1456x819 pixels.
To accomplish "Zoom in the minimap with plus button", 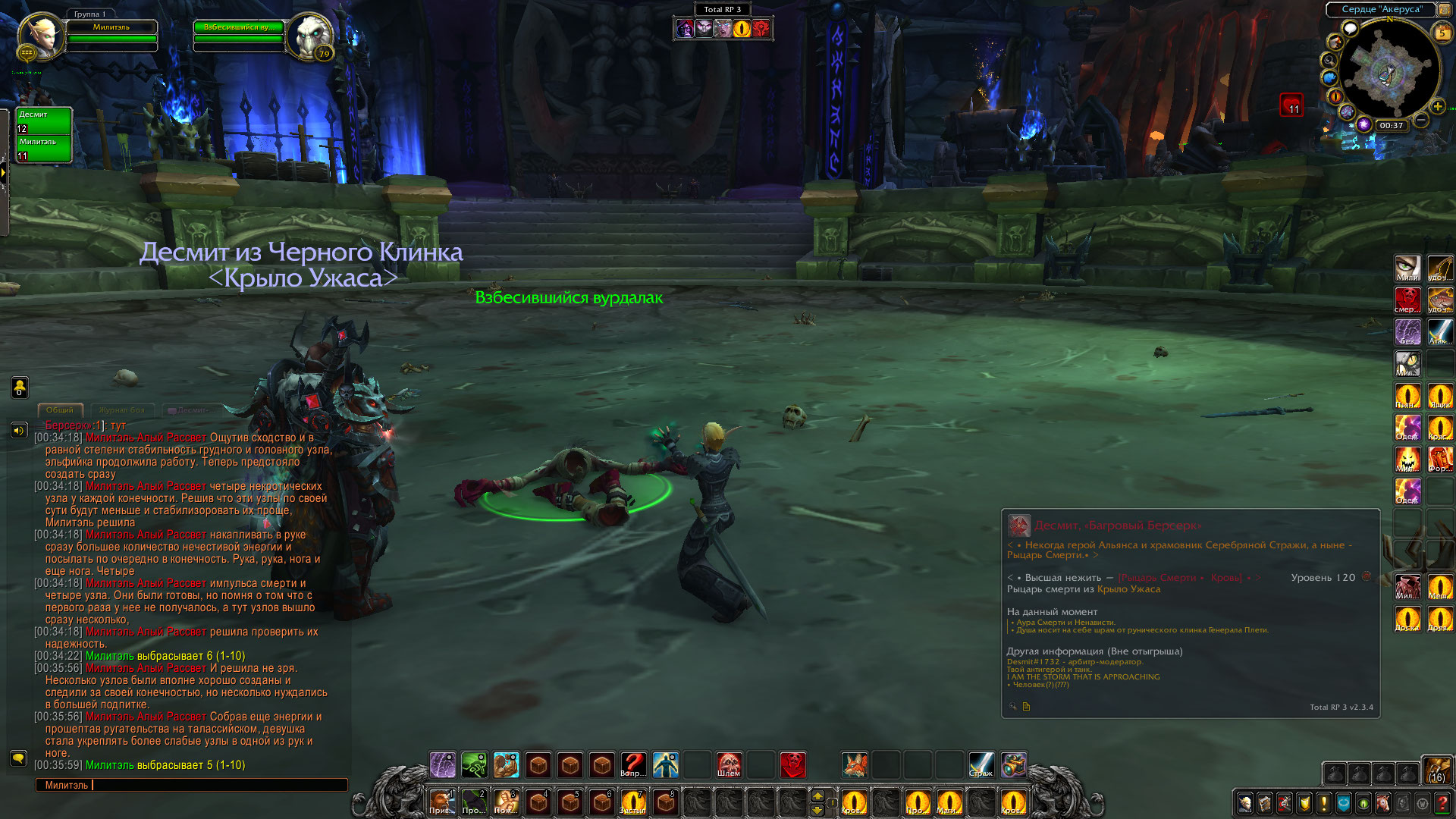I will click(x=1437, y=107).
